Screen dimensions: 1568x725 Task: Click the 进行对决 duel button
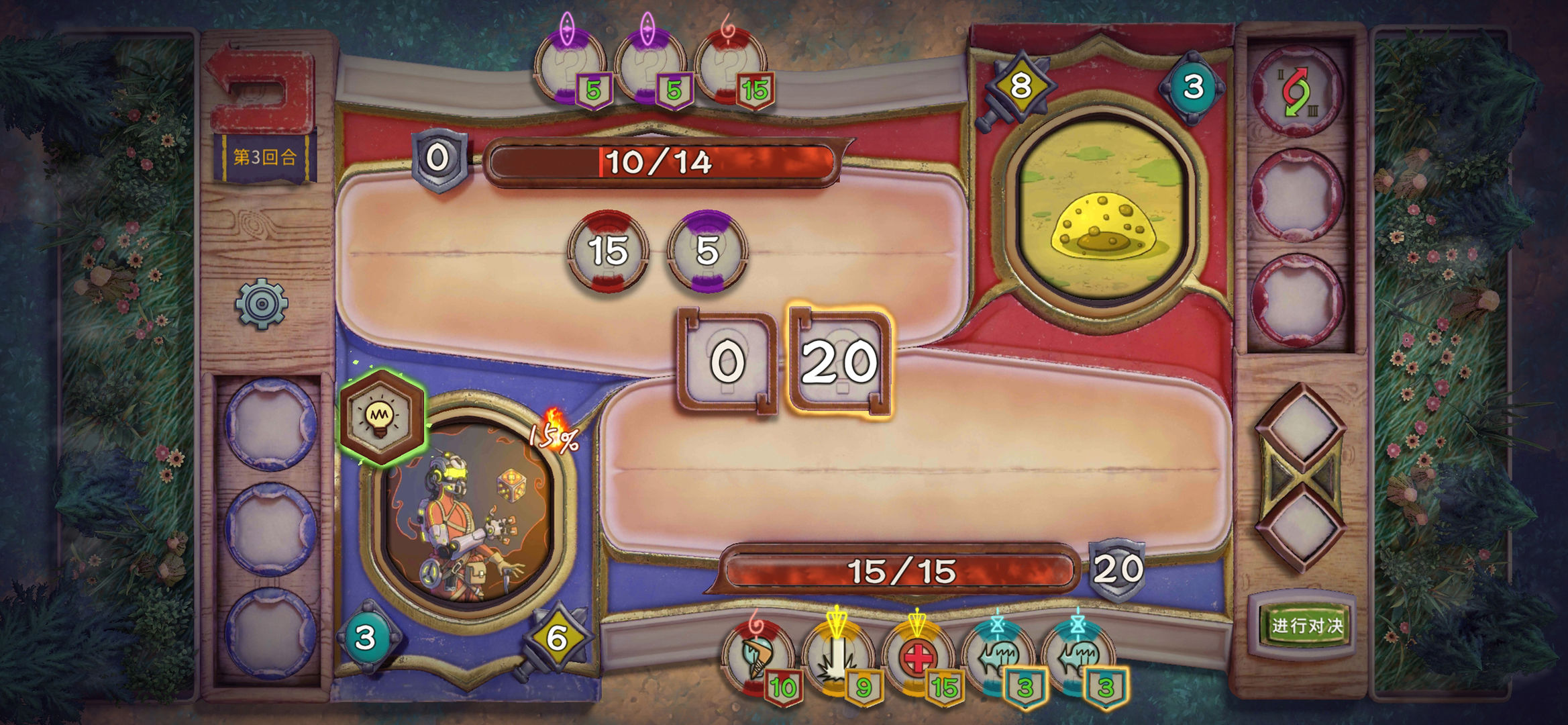[1306, 626]
